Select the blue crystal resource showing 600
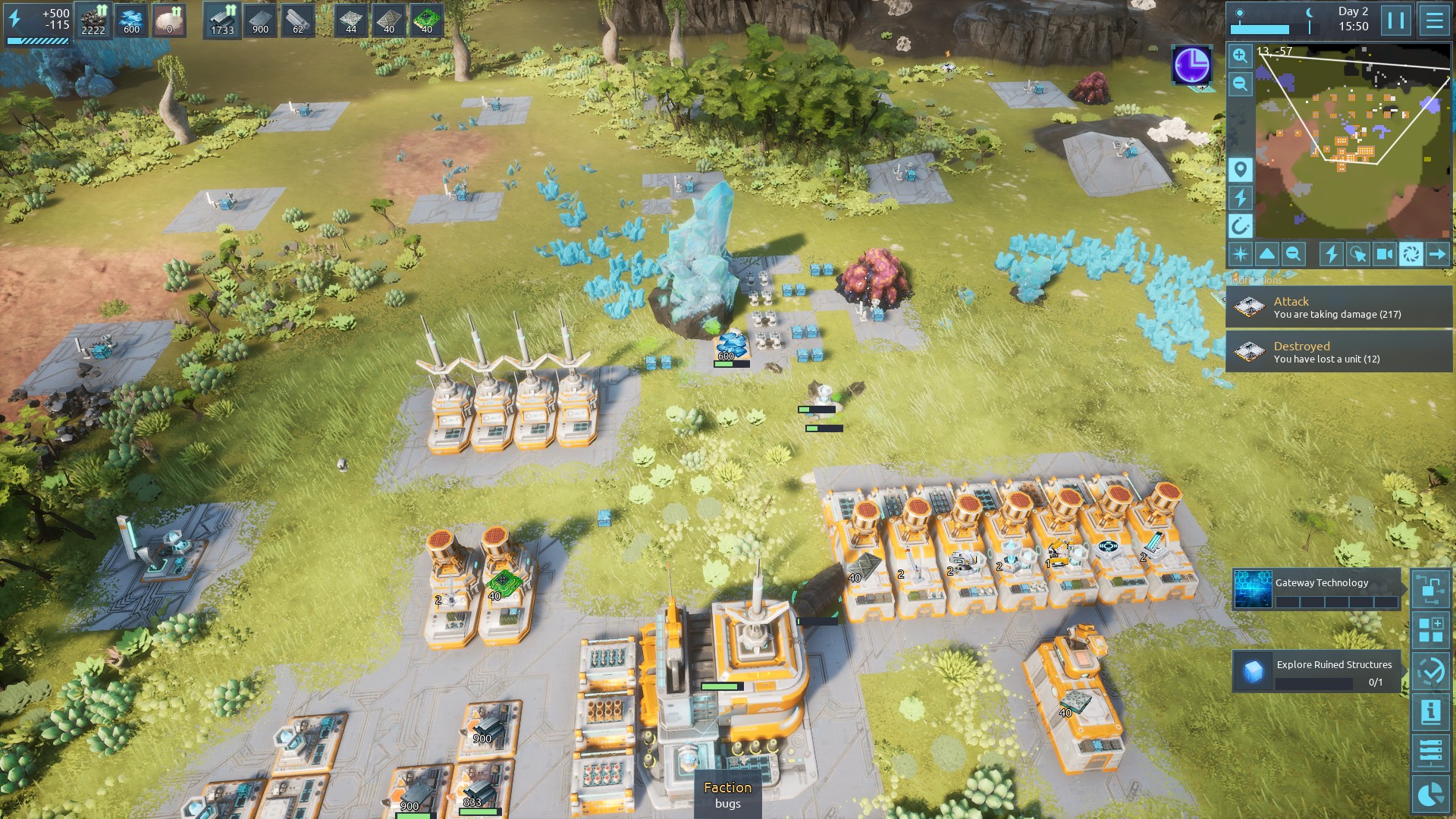Viewport: 1456px width, 819px height. click(131, 20)
